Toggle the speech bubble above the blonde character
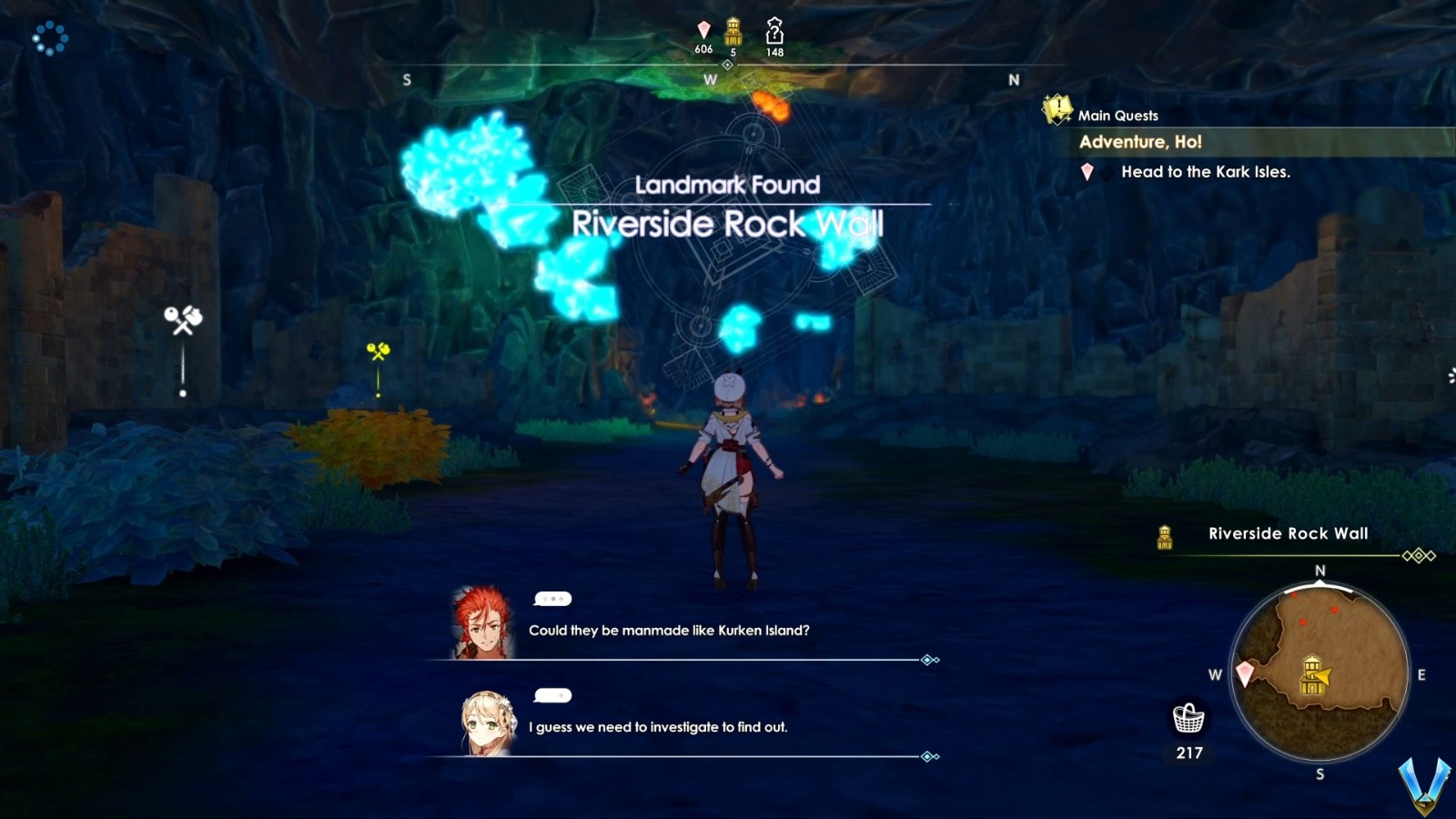1456x819 pixels. tap(553, 696)
